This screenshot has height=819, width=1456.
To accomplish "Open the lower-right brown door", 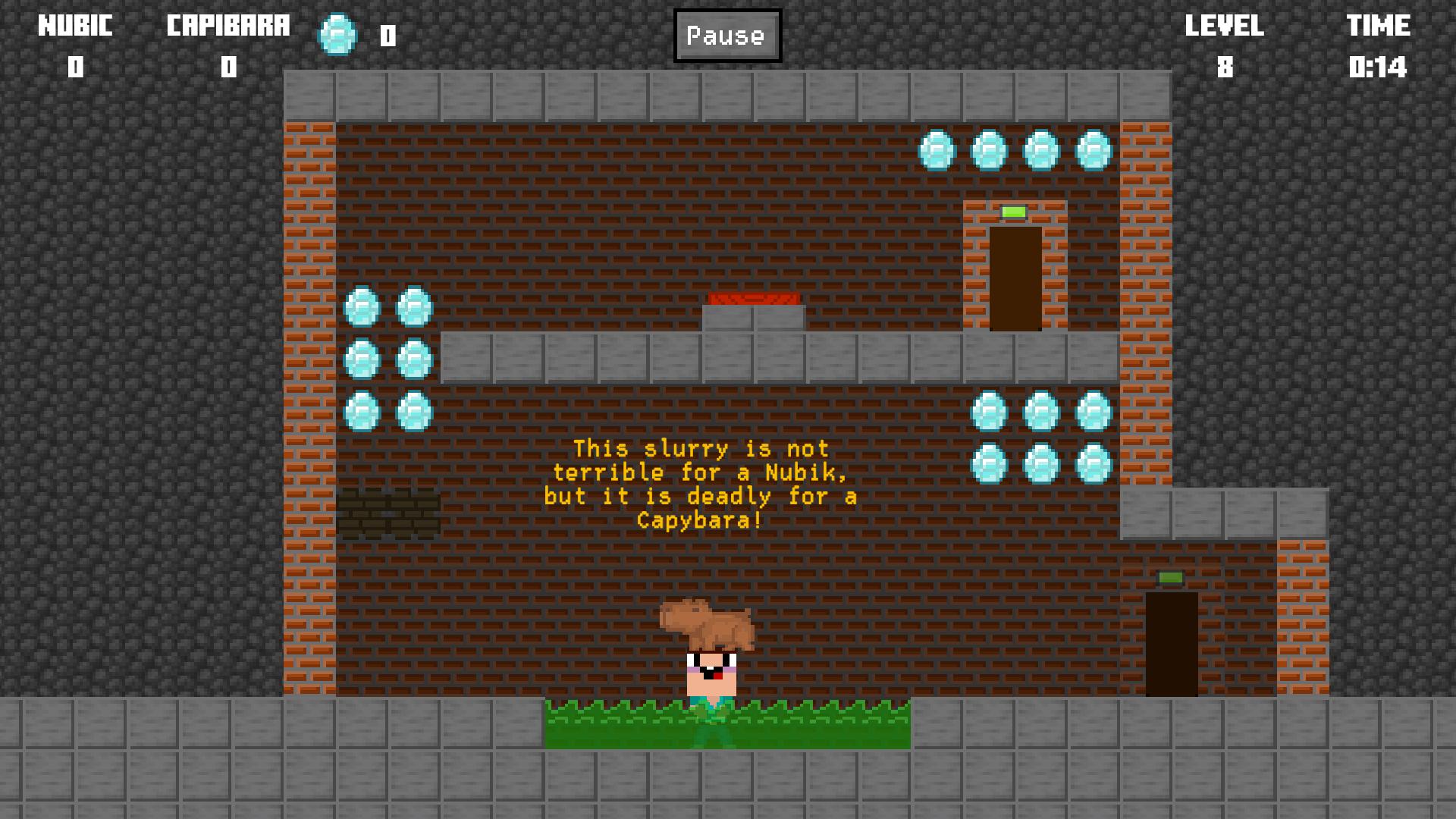I will click(1172, 645).
